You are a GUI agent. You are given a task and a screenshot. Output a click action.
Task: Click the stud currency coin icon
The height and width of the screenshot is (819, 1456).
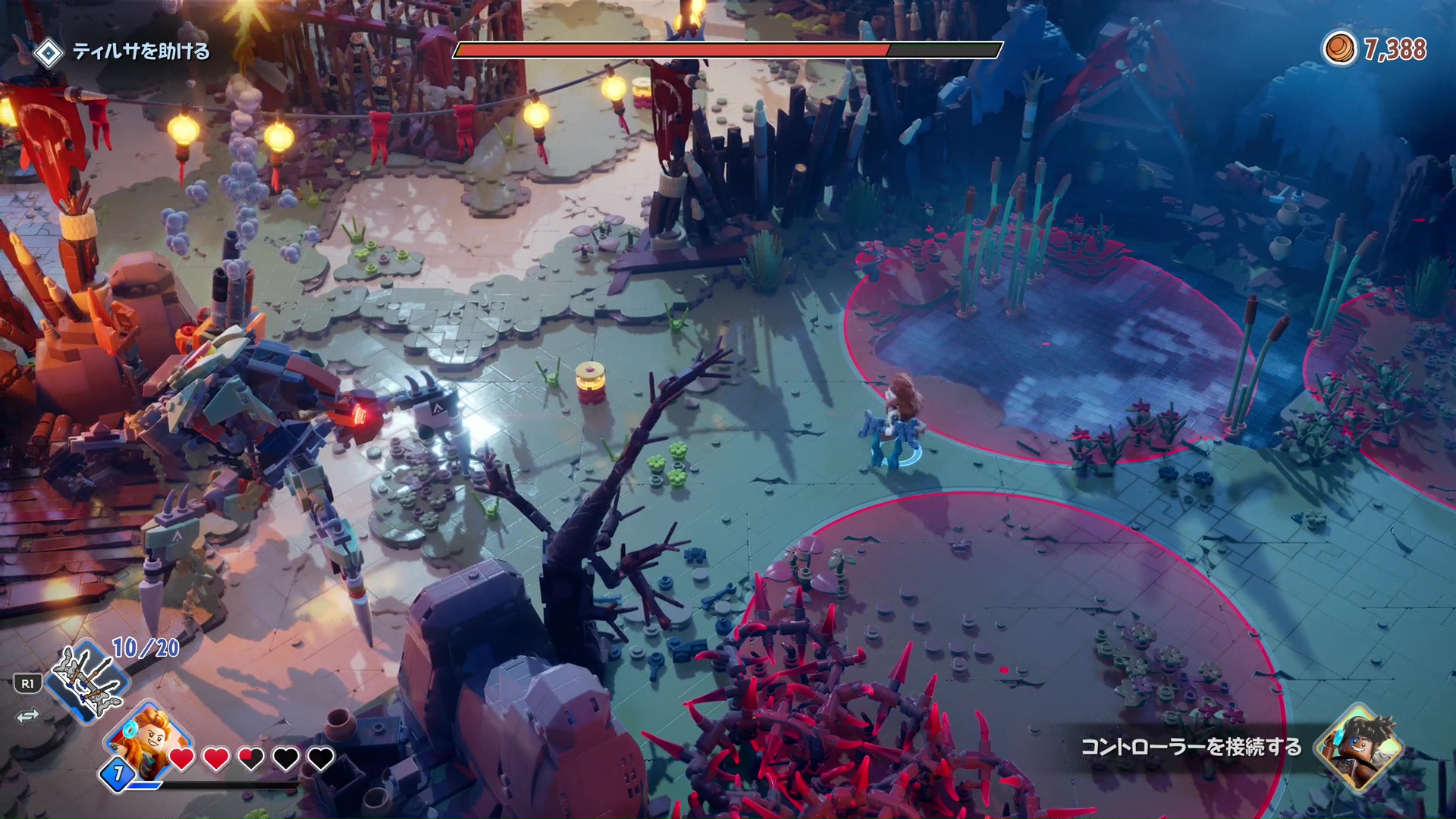pyautogui.click(x=1339, y=49)
